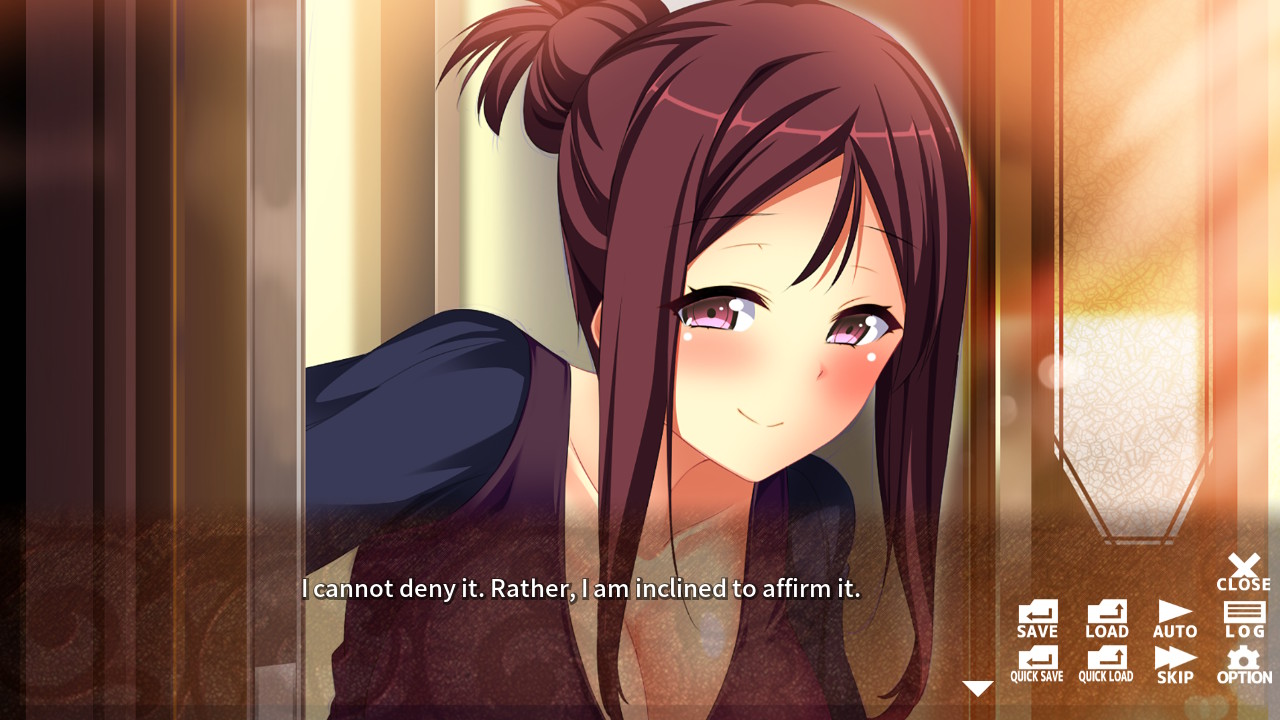Viewport: 1280px width, 720px height.
Task: Open the options configuration menu
Action: click(x=1243, y=661)
